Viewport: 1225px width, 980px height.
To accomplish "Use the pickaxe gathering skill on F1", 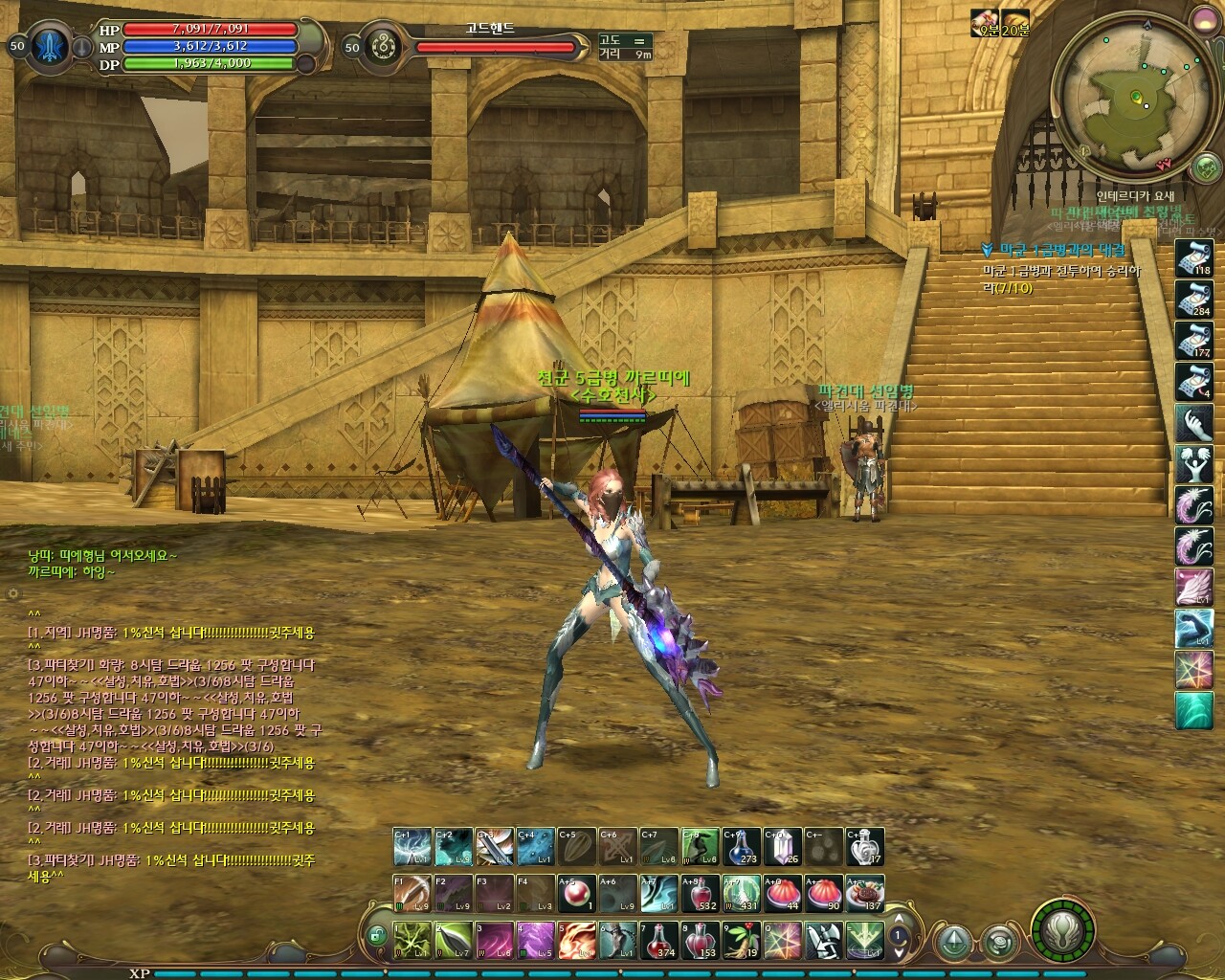I will [412, 893].
